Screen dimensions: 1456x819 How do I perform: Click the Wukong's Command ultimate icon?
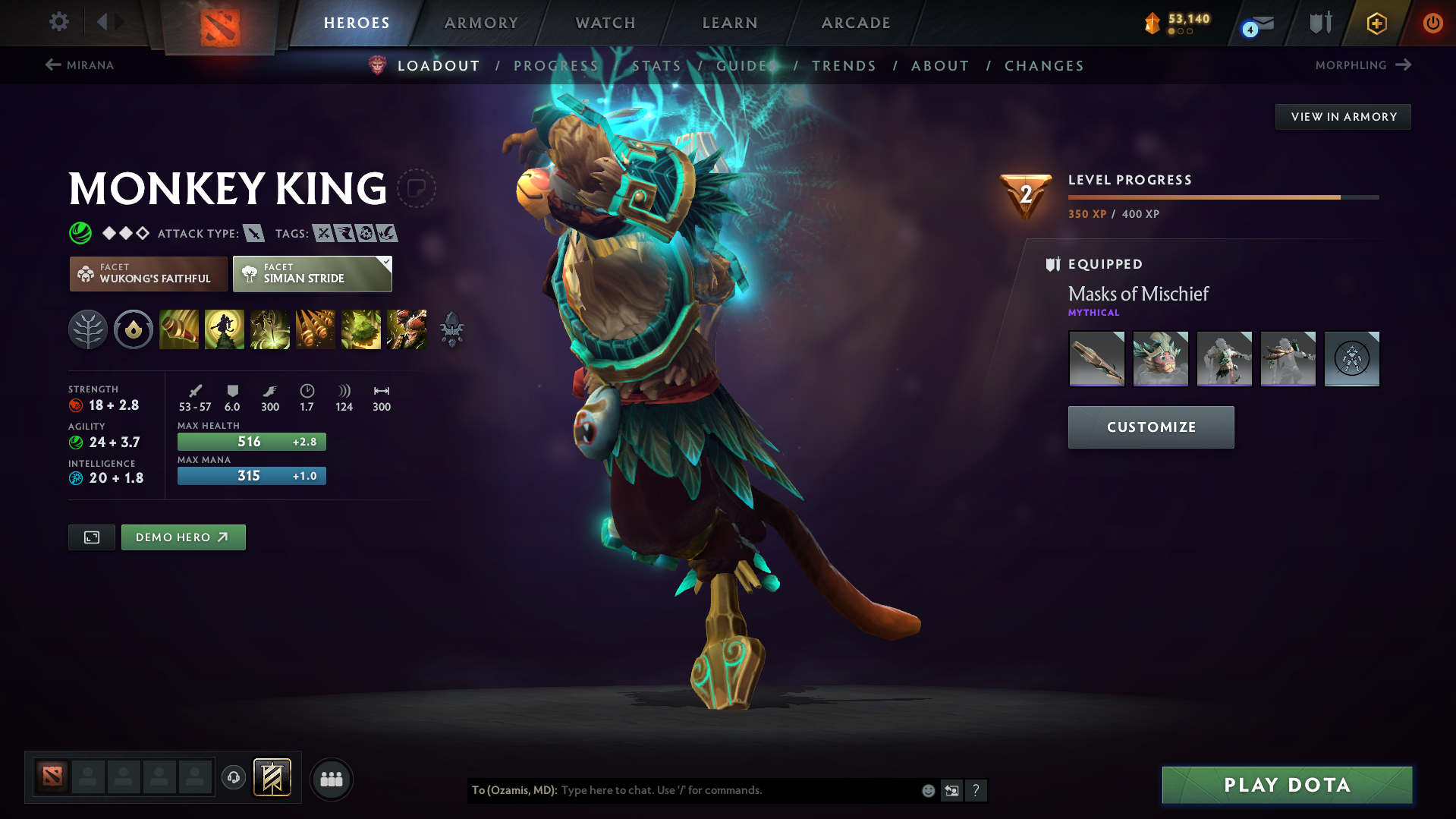(407, 329)
